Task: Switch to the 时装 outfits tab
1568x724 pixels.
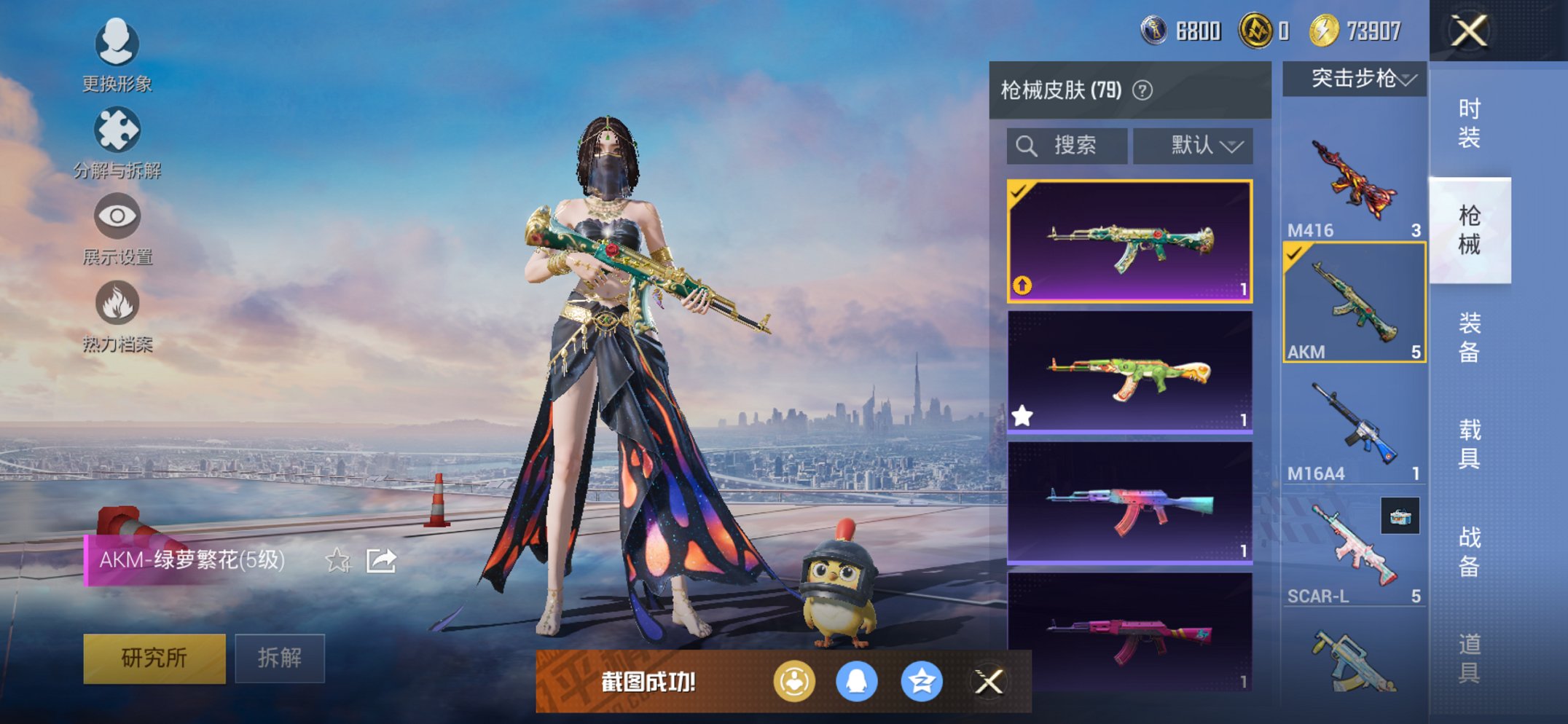Action: click(1469, 123)
